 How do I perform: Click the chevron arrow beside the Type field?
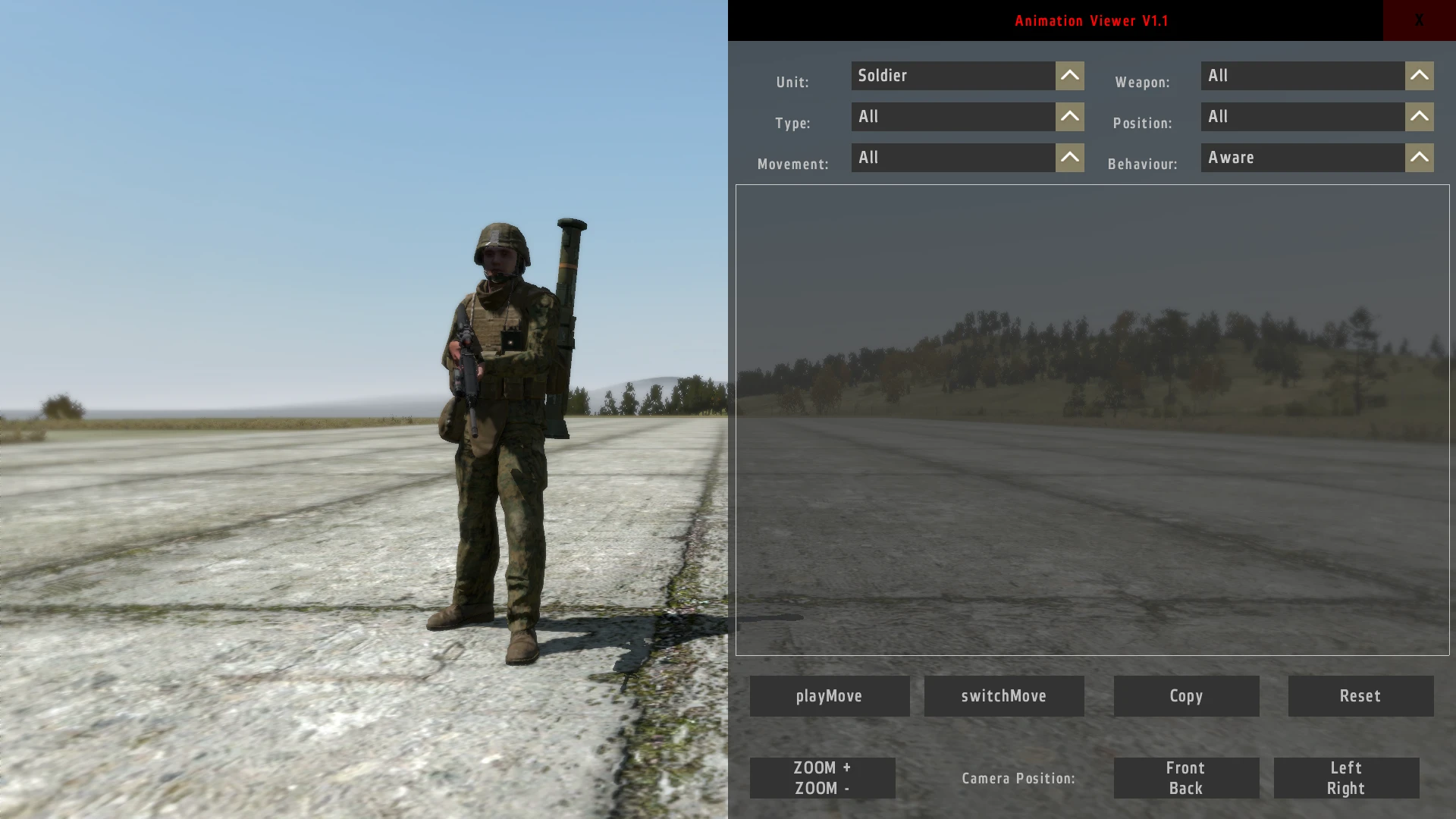pyautogui.click(x=1069, y=116)
